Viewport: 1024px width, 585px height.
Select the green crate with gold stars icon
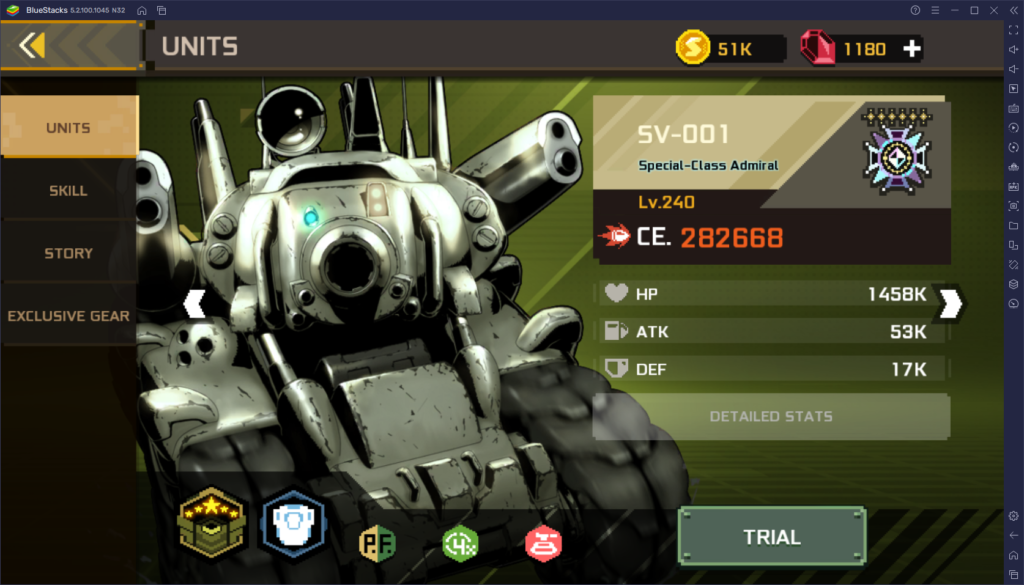coord(211,524)
